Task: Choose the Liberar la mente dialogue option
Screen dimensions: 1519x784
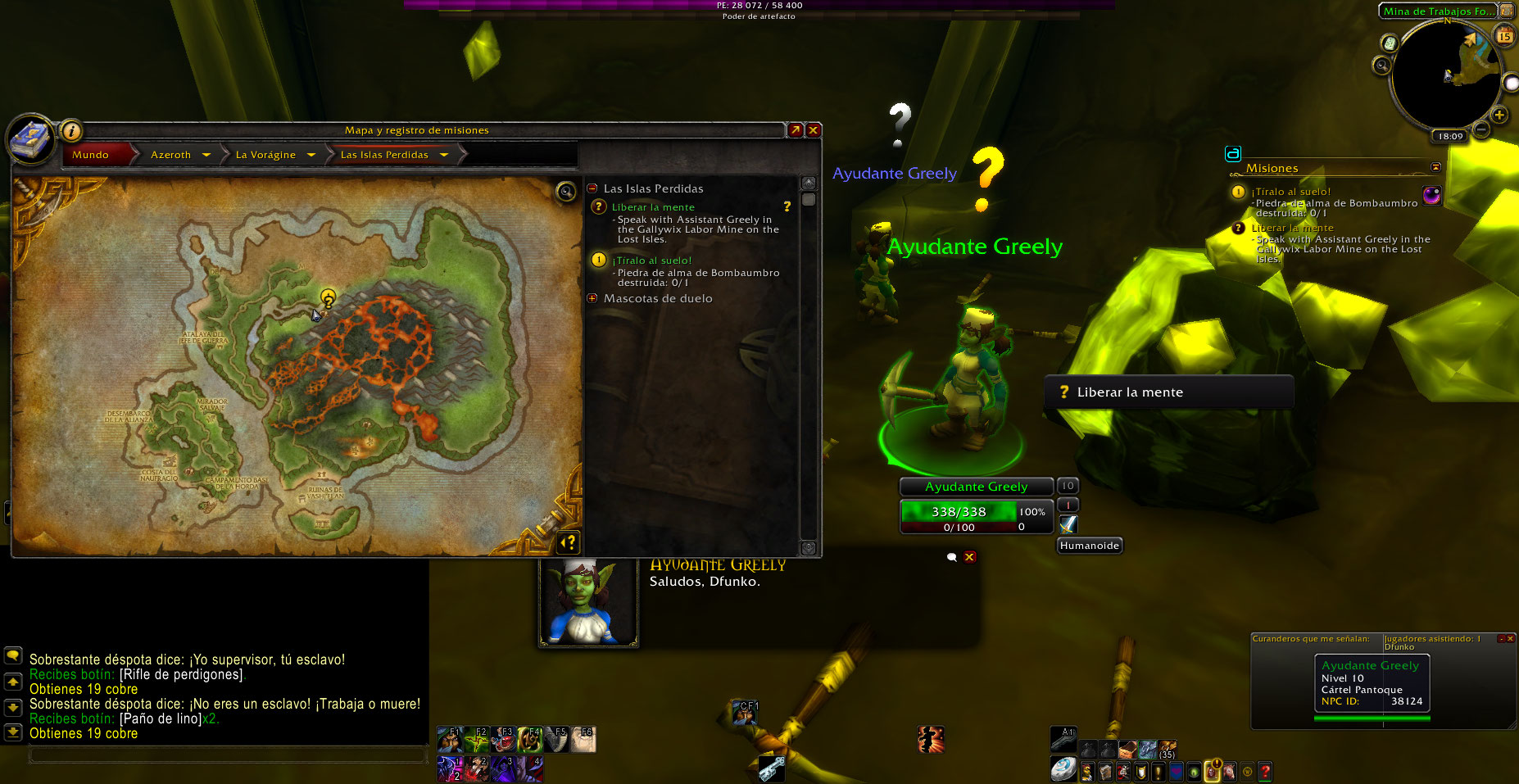Action: tap(1129, 392)
